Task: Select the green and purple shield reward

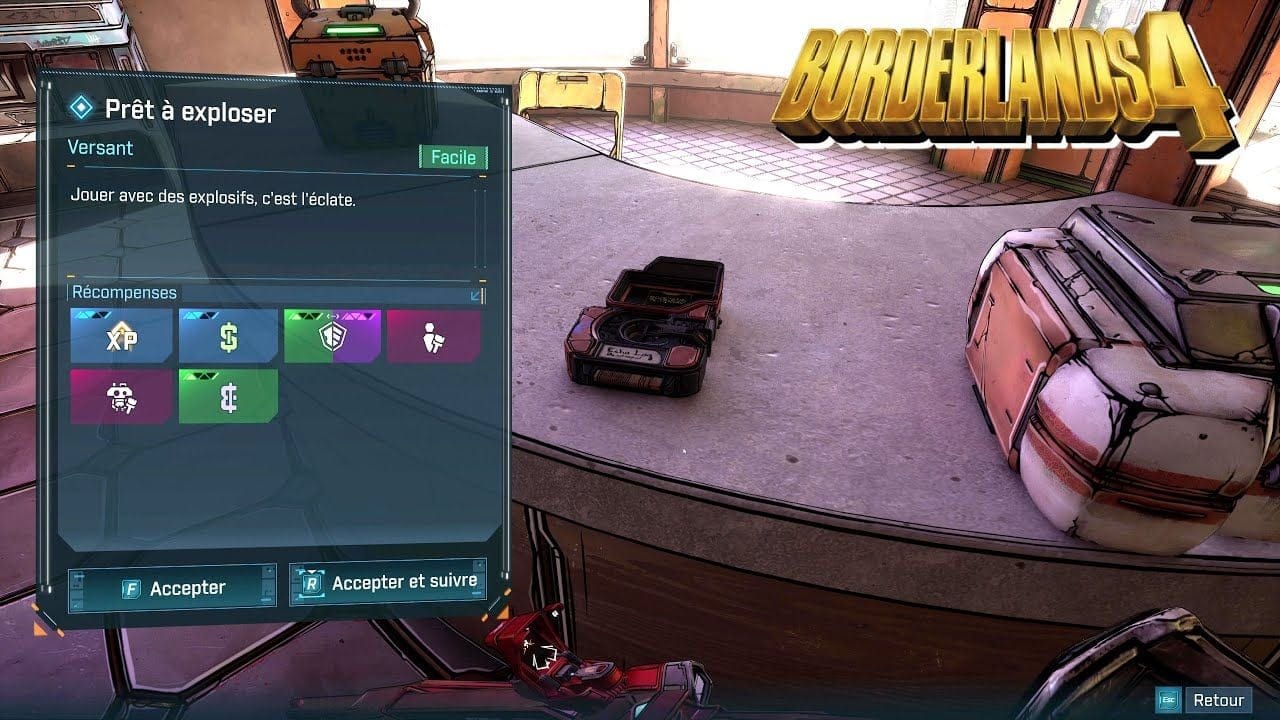Action: (x=332, y=337)
